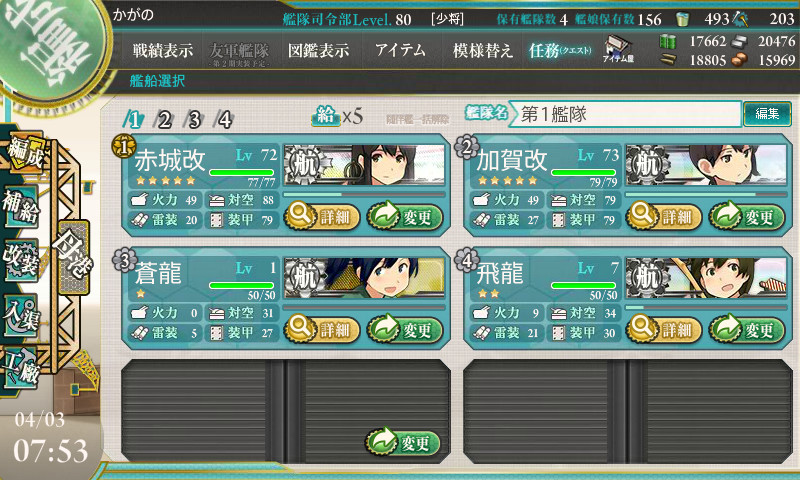Open the 任務 quest list
Image resolution: width=800 pixels, height=480 pixels.
560,50
